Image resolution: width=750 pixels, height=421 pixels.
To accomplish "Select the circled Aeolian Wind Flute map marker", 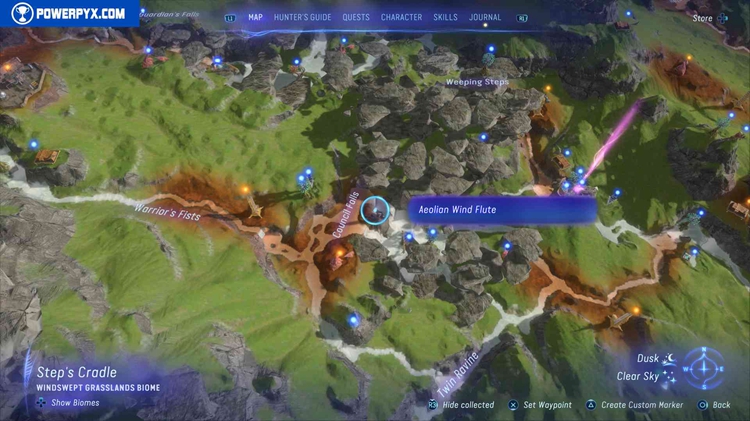I will coord(375,210).
